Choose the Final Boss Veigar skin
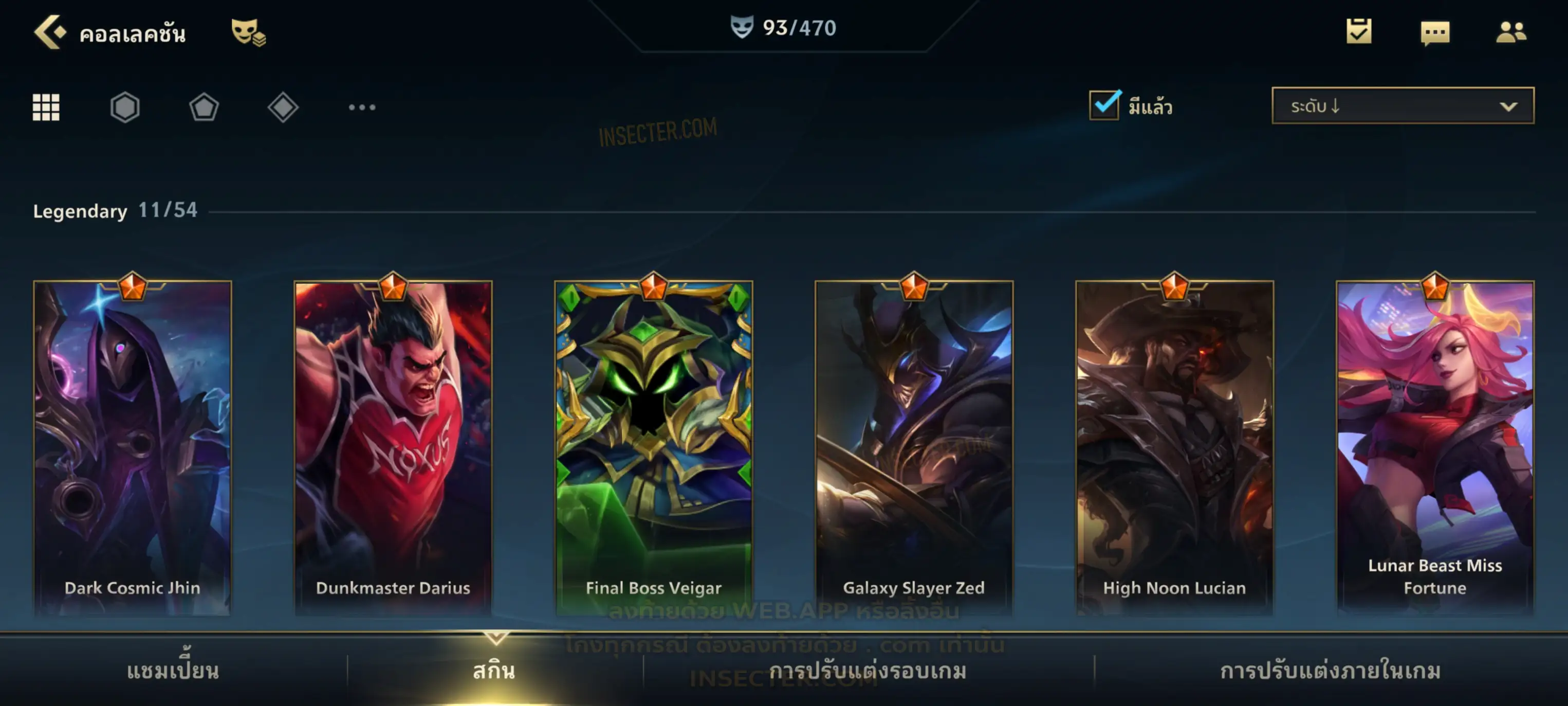The width and height of the screenshot is (1568, 706). click(654, 448)
